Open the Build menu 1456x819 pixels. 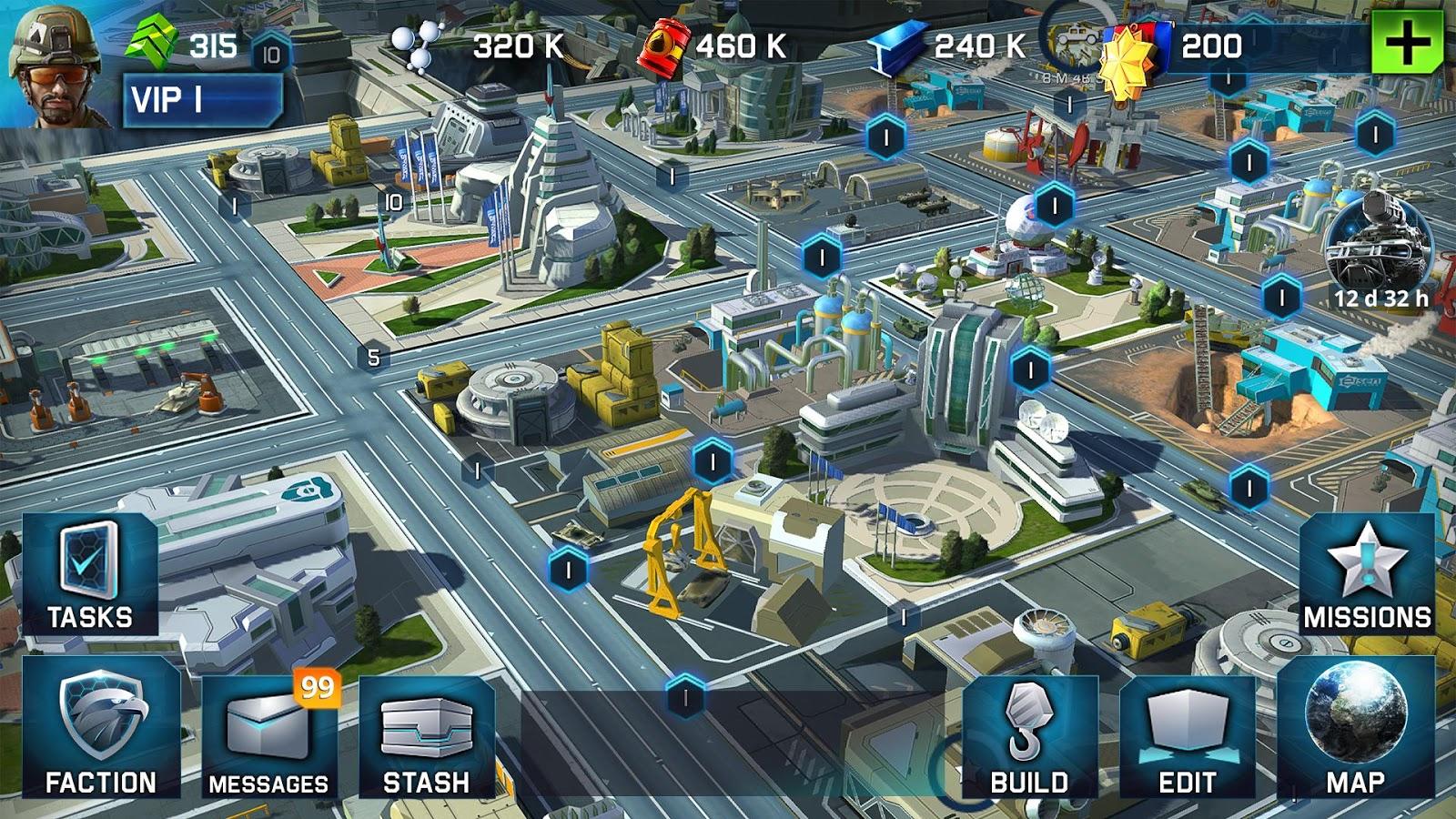tap(1029, 737)
